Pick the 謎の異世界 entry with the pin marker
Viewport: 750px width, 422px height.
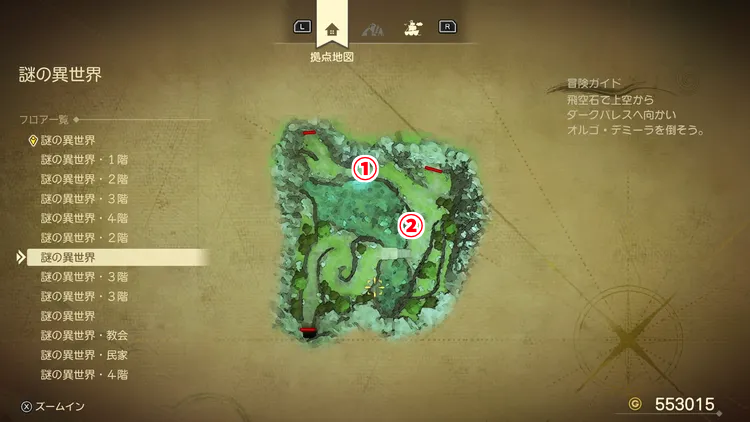pos(68,140)
